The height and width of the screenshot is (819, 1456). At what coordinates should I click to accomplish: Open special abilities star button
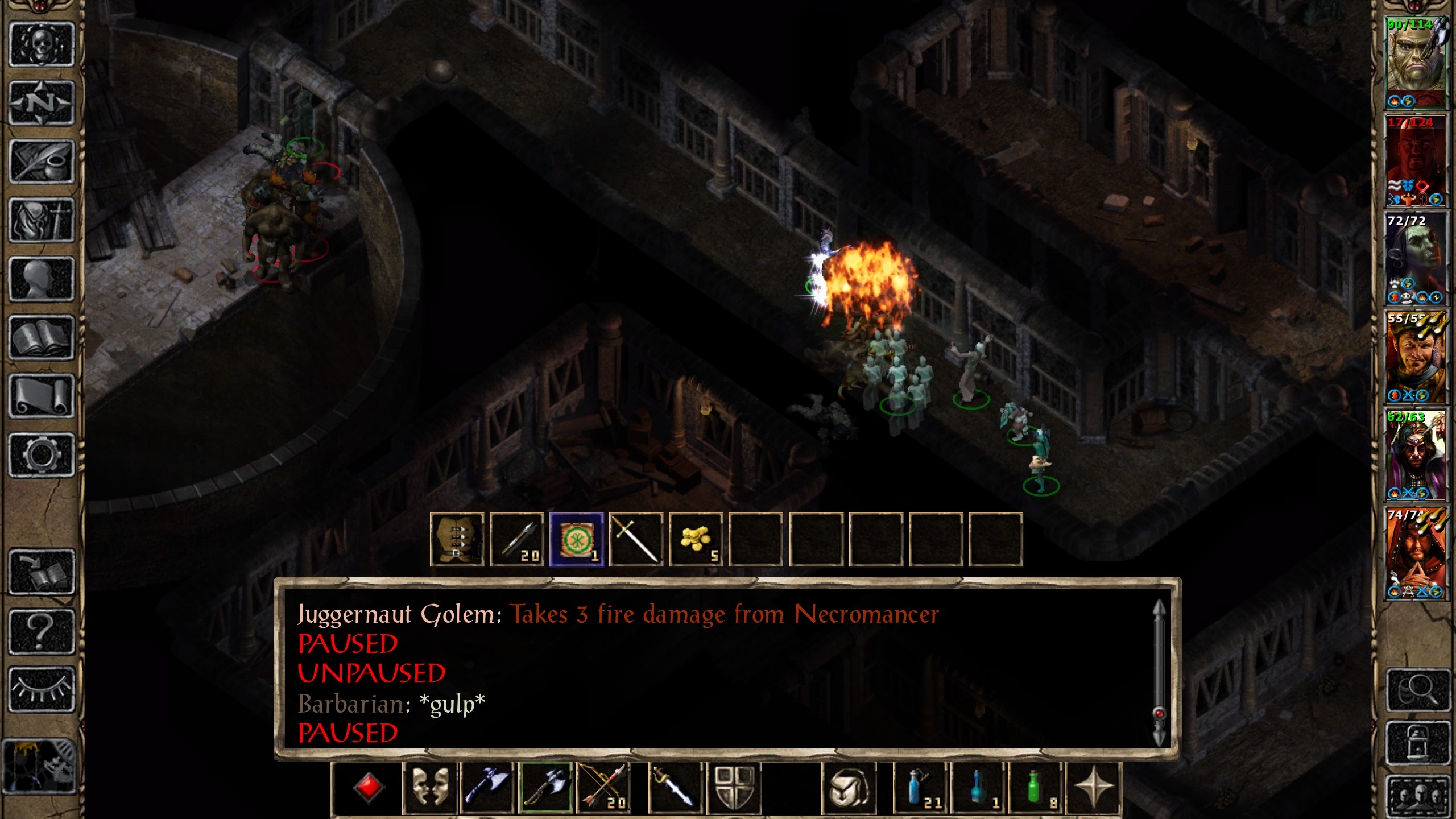coord(1093,788)
